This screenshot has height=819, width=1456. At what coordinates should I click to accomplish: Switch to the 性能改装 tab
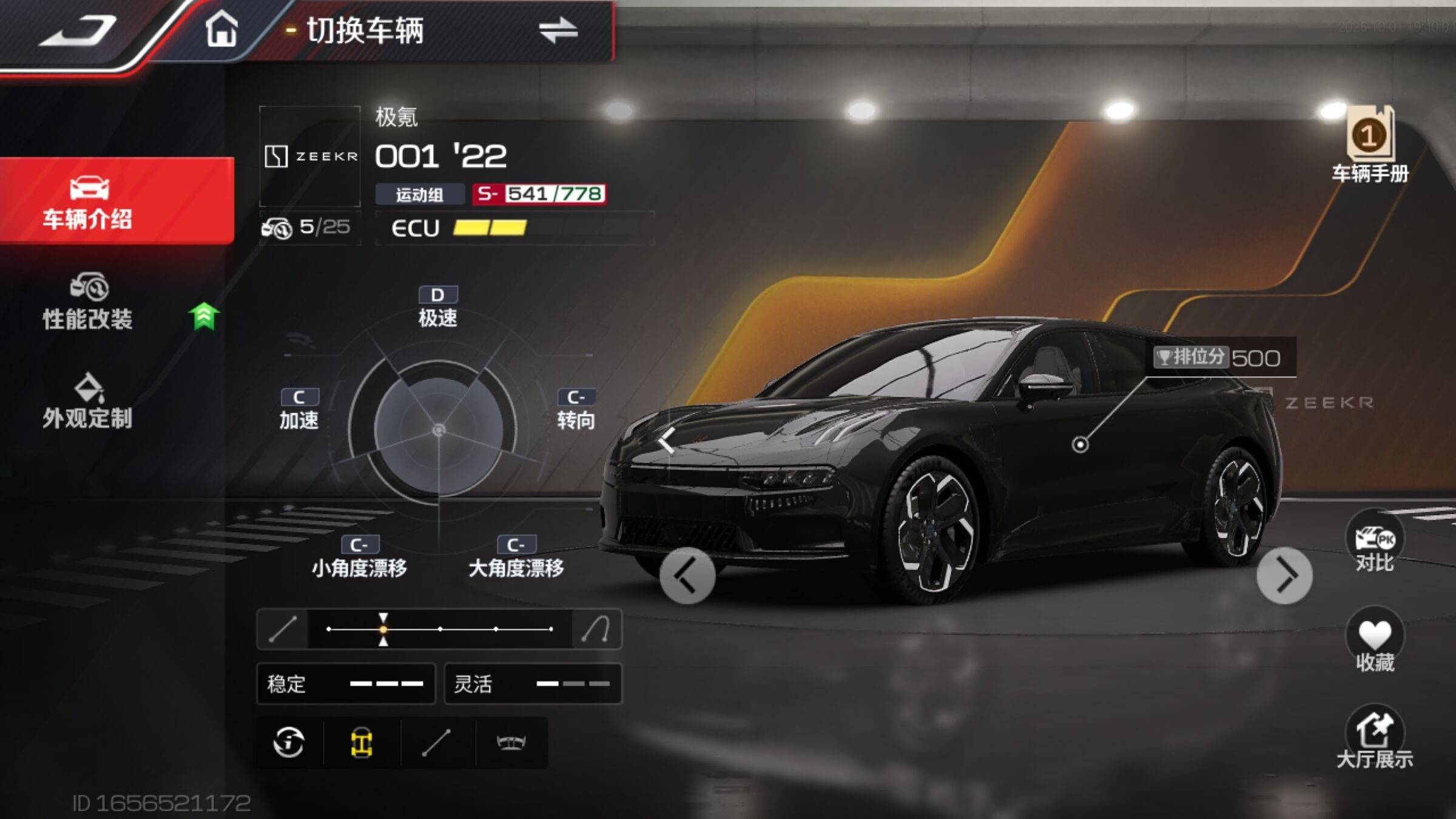(88, 302)
